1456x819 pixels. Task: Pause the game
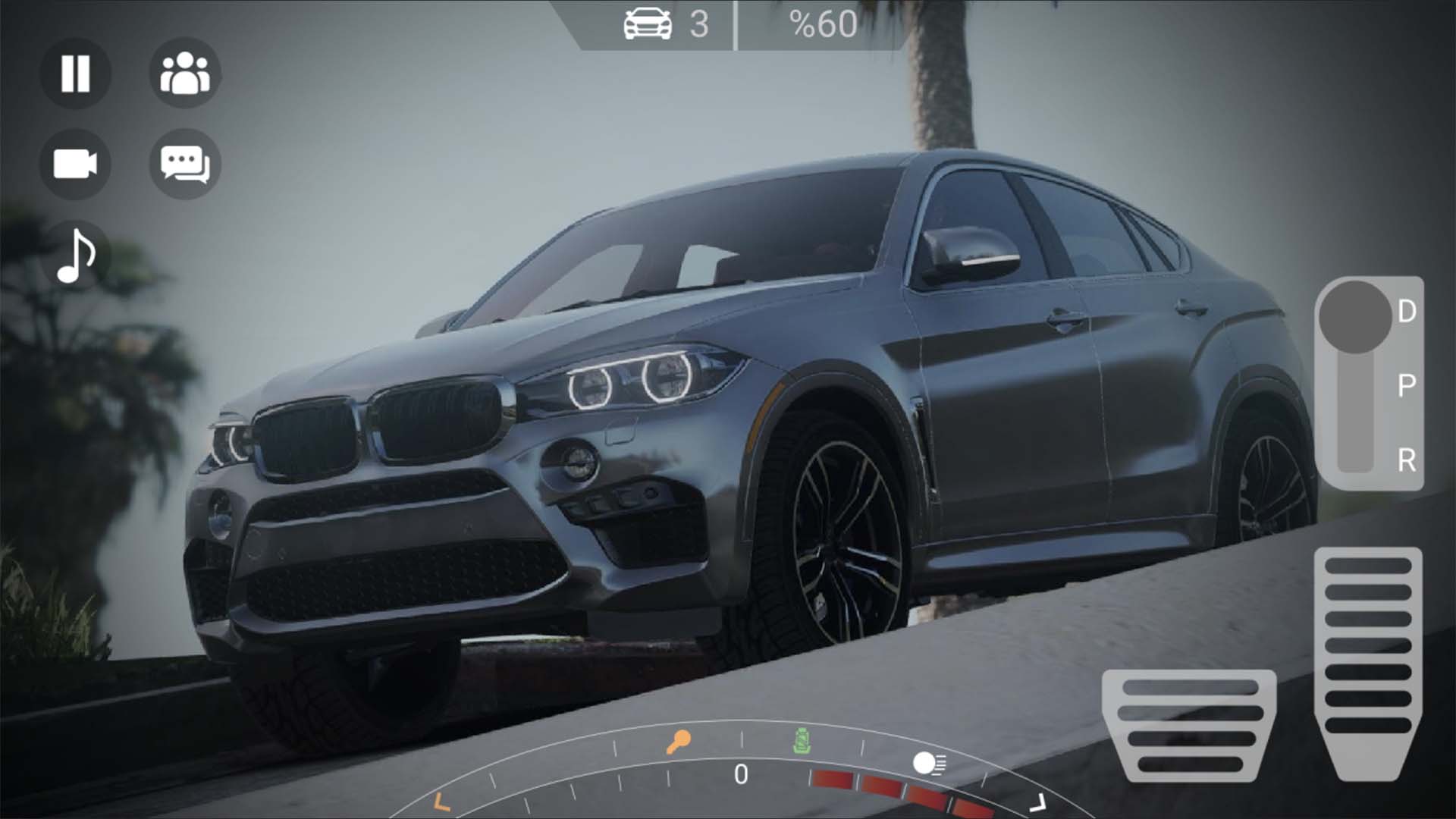[75, 74]
